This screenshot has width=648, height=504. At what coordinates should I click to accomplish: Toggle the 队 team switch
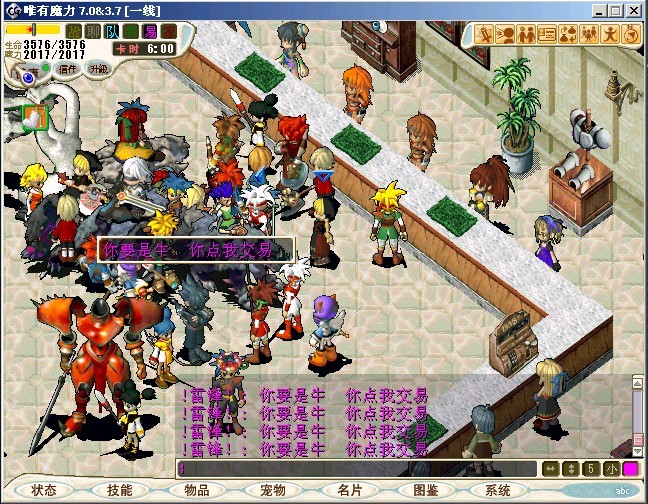point(114,31)
